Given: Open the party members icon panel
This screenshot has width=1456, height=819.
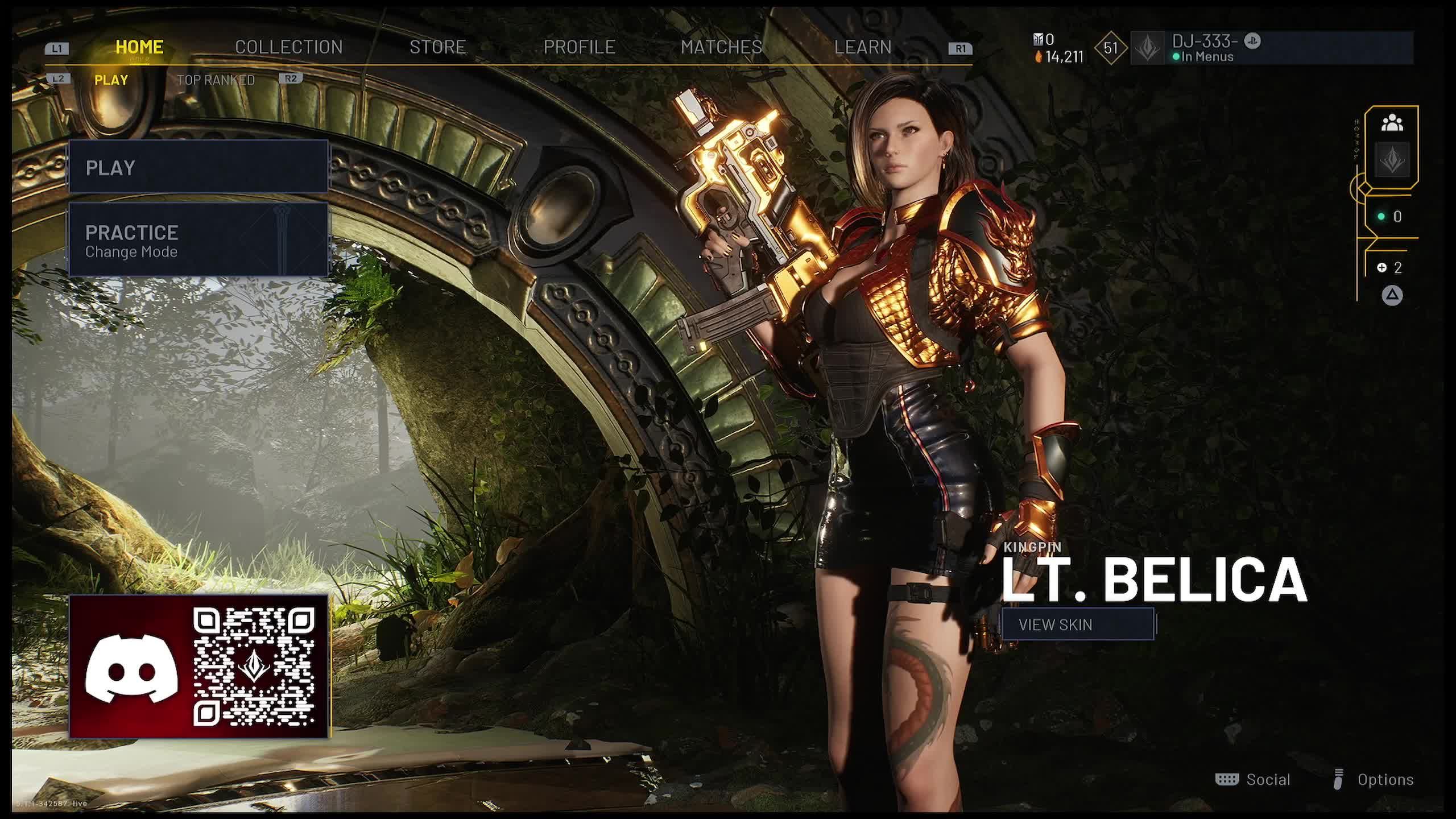Looking at the screenshot, I should click(x=1392, y=123).
